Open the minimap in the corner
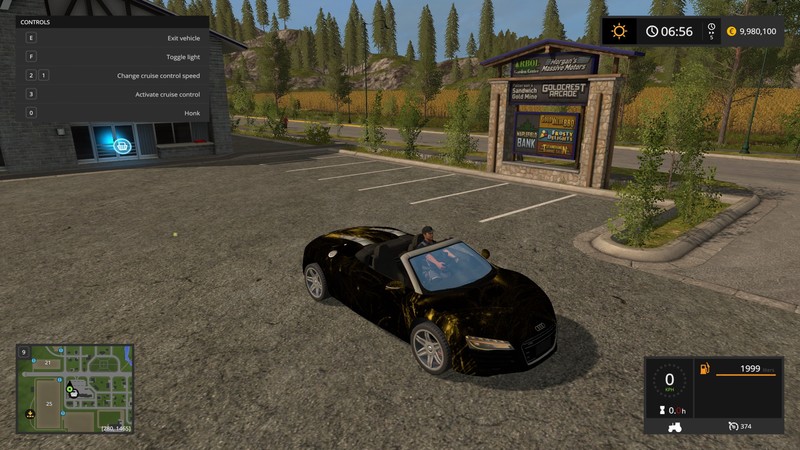Image resolution: width=800 pixels, height=450 pixels. point(75,389)
